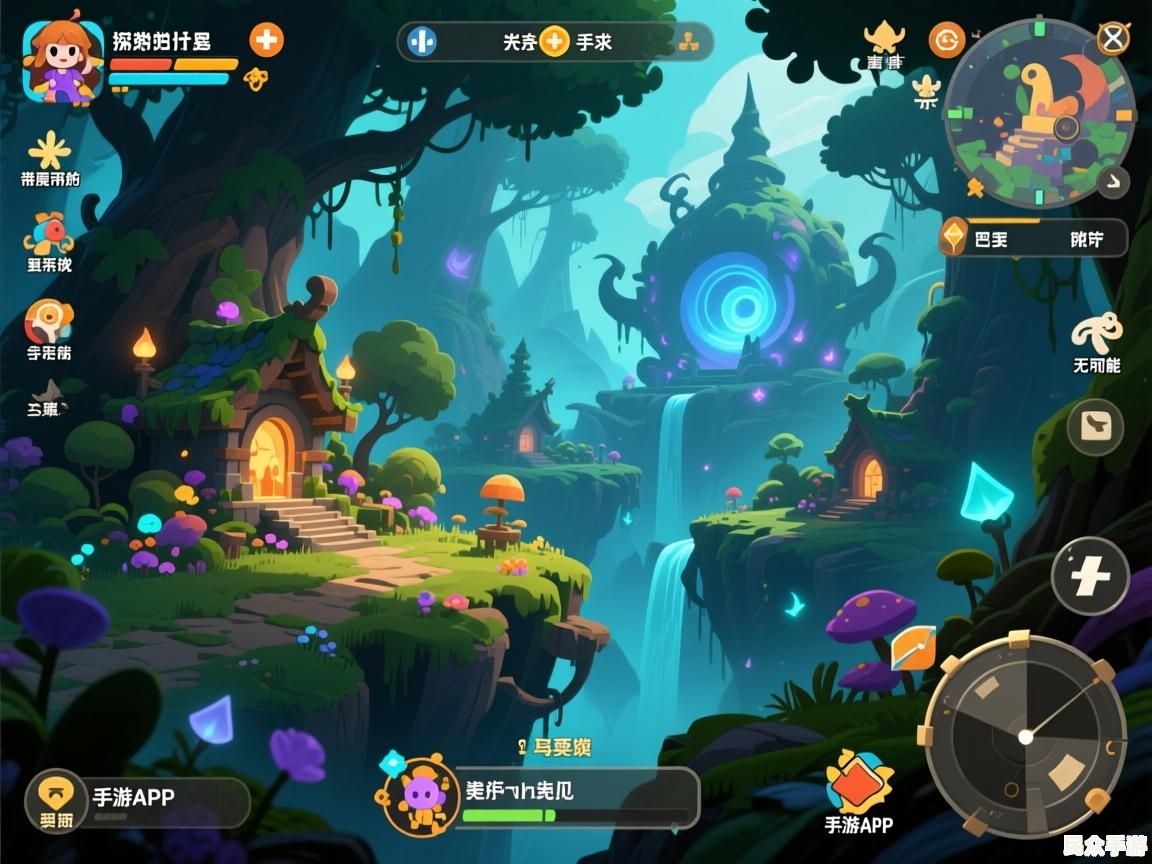Open the circular minimap
The image size is (1152, 864).
[x=1040, y=115]
